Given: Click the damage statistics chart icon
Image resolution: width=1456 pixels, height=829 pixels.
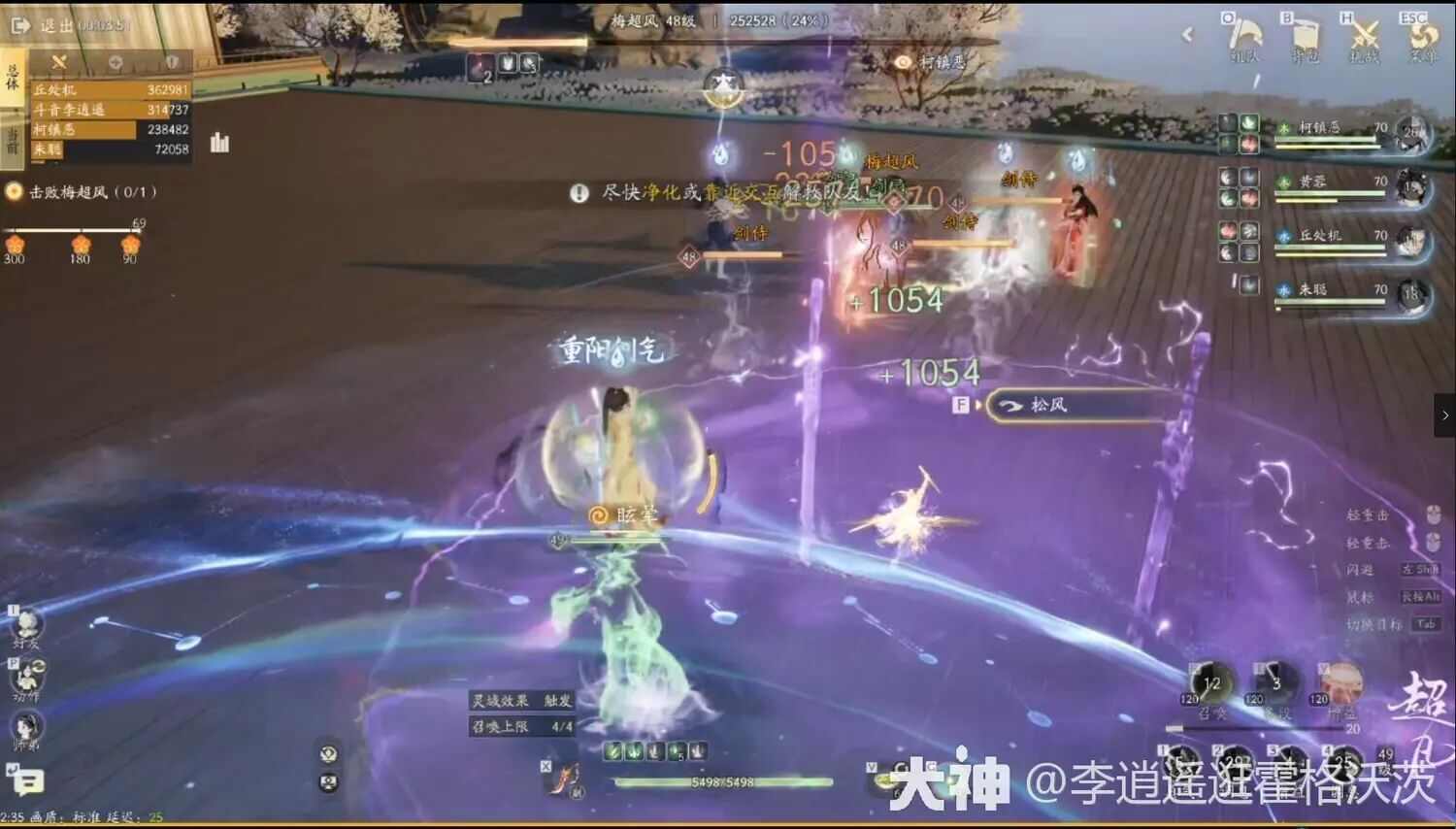Looking at the screenshot, I should [x=219, y=142].
